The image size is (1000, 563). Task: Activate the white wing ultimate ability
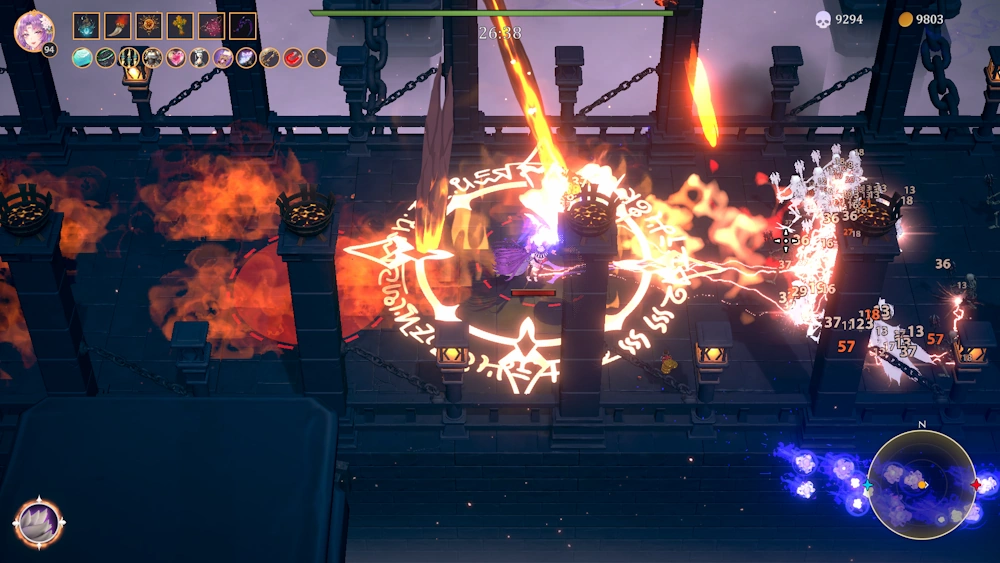(x=39, y=522)
